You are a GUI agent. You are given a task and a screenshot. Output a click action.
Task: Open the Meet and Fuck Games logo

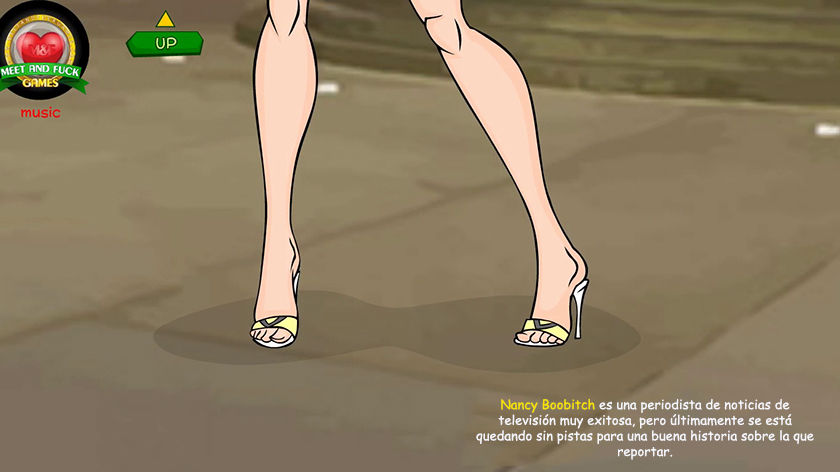pos(42,50)
